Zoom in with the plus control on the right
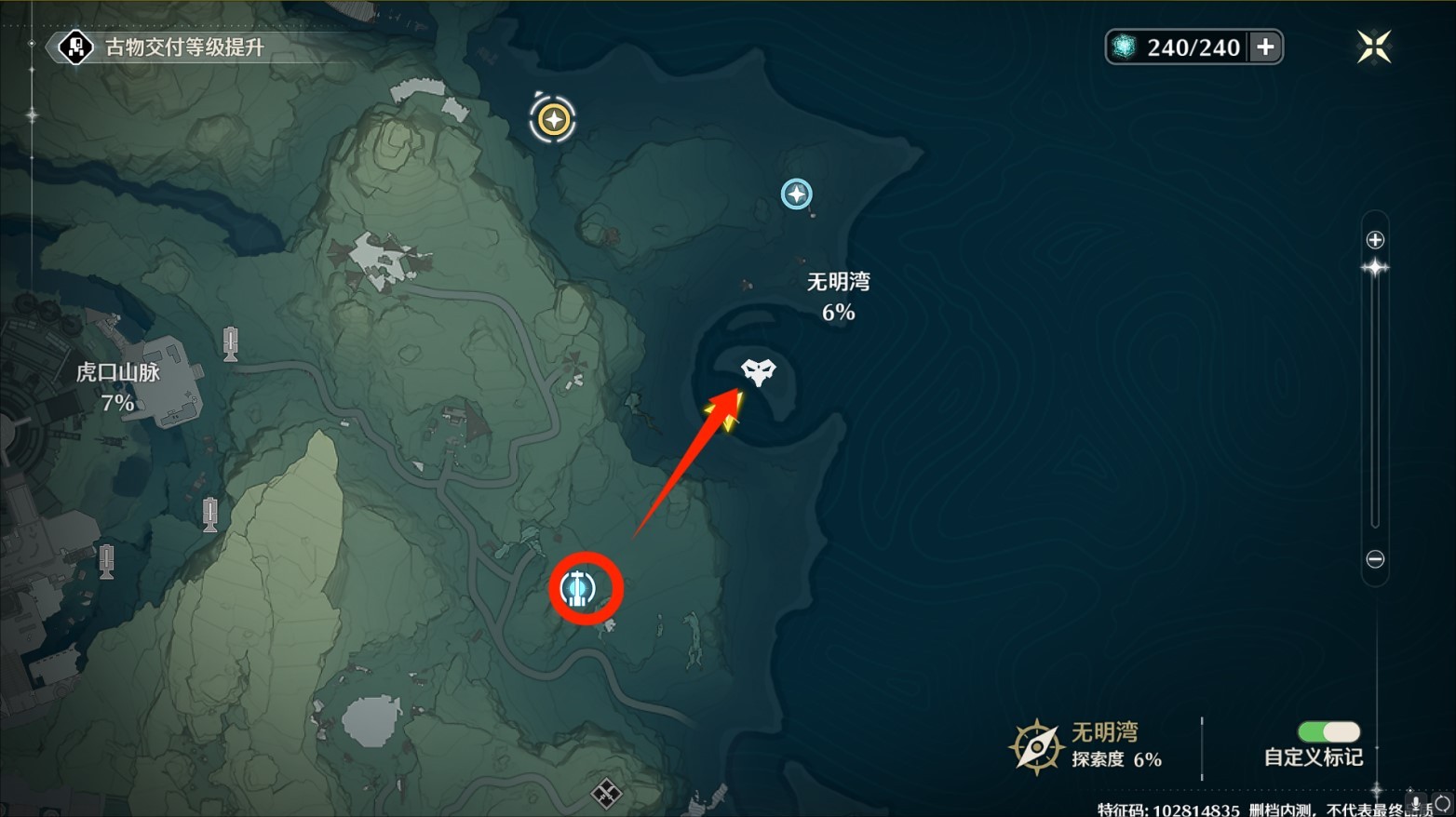 click(x=1375, y=238)
